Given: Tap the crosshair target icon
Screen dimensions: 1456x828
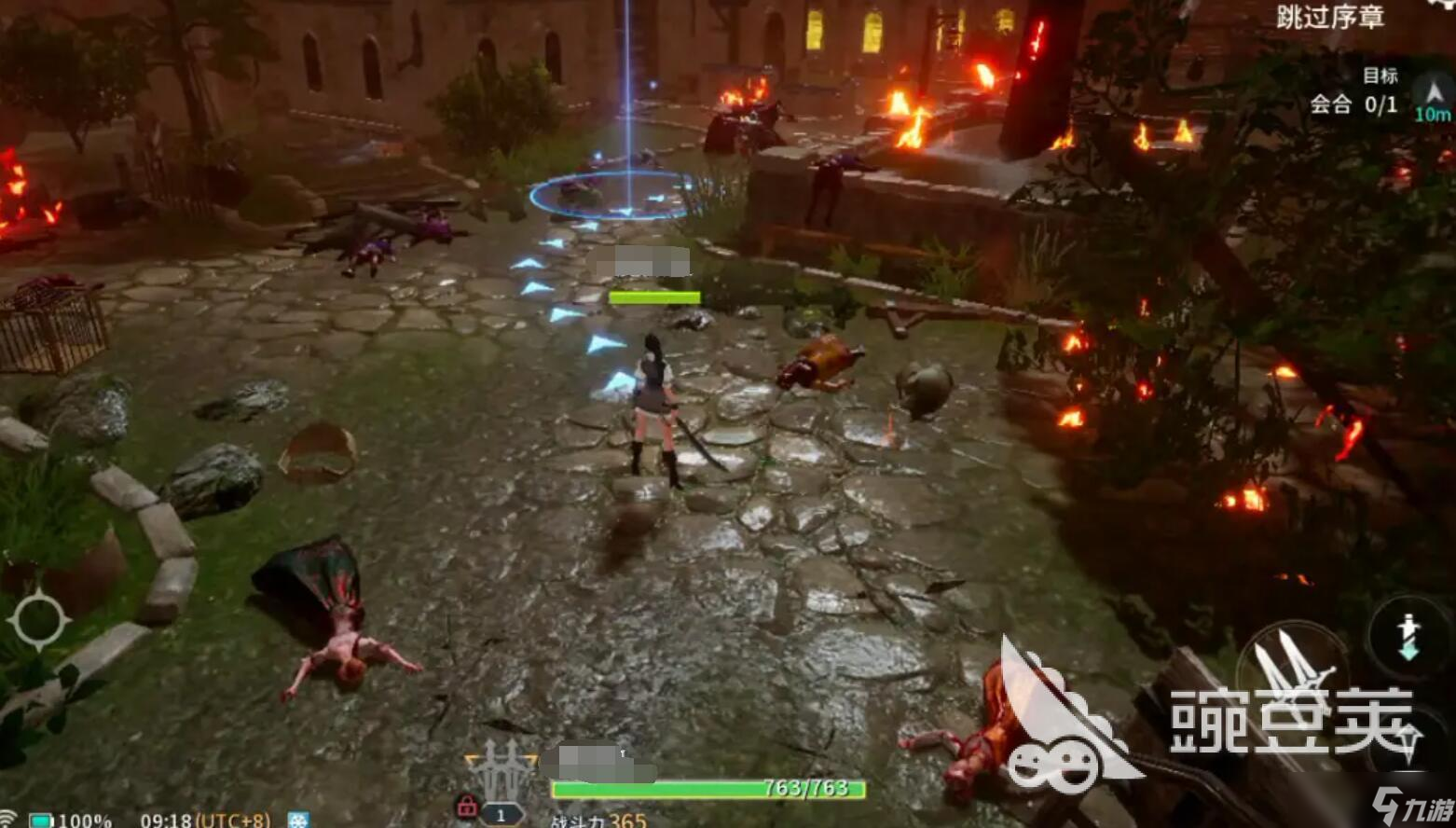Looking at the screenshot, I should (39, 620).
